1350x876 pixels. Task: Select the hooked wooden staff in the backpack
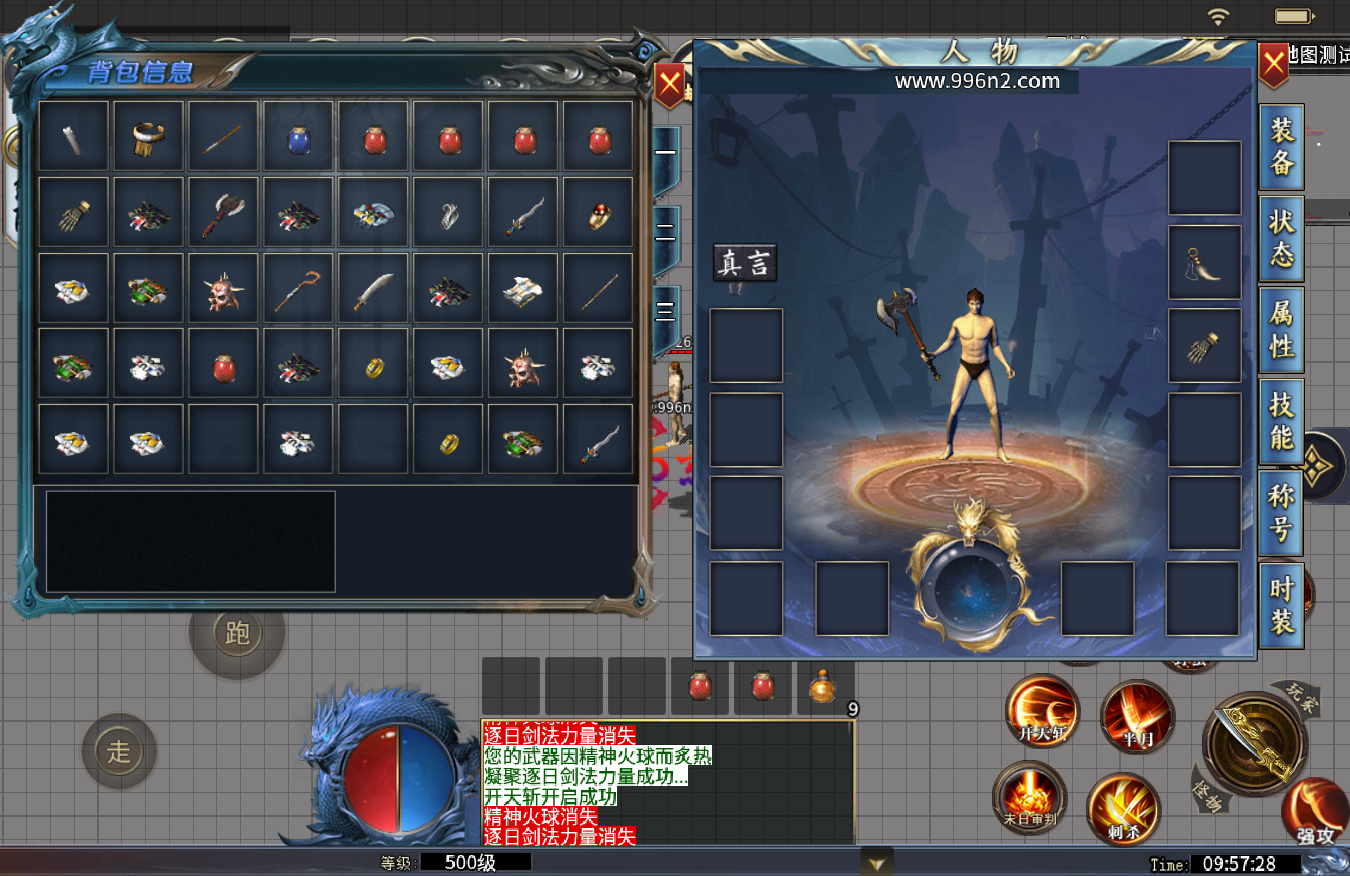point(298,288)
